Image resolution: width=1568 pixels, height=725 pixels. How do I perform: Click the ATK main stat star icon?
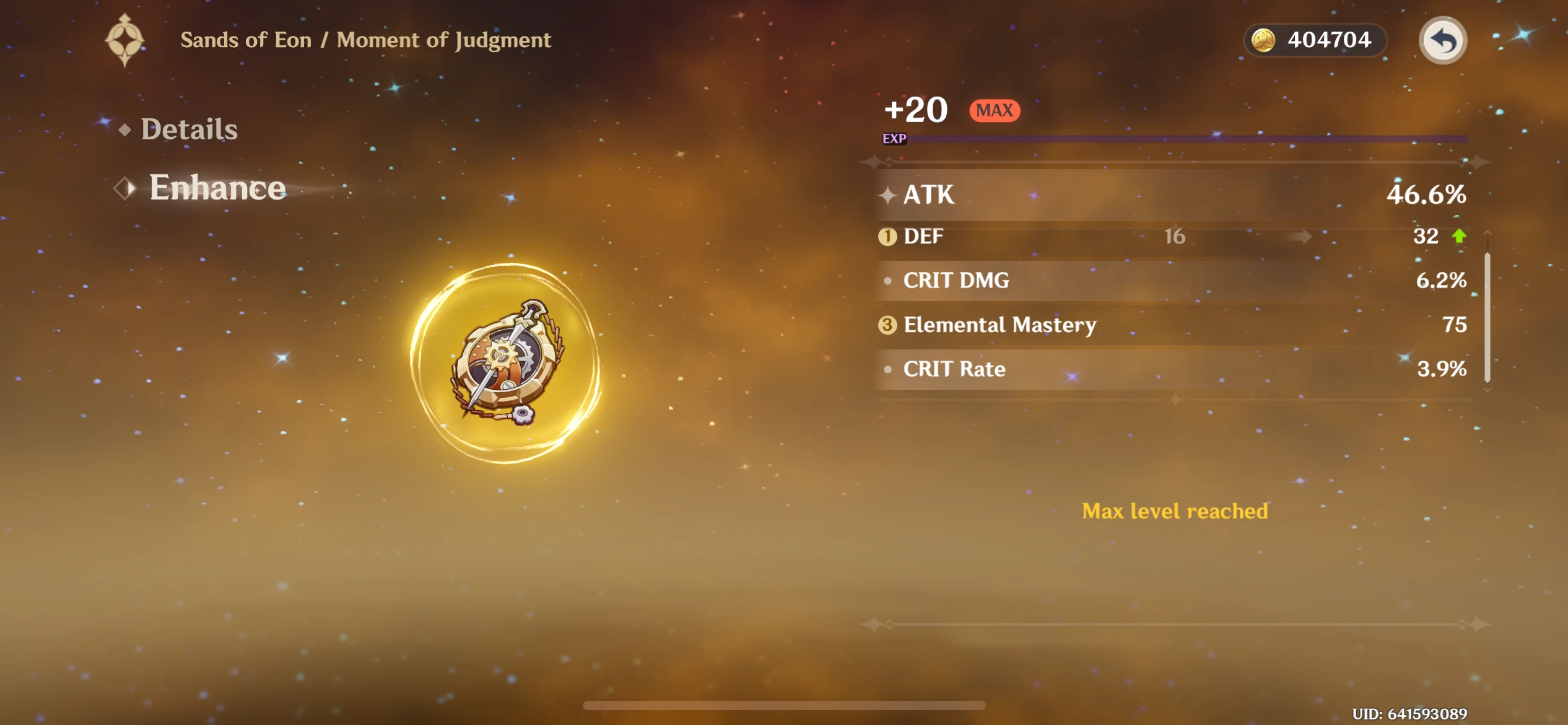(x=888, y=195)
